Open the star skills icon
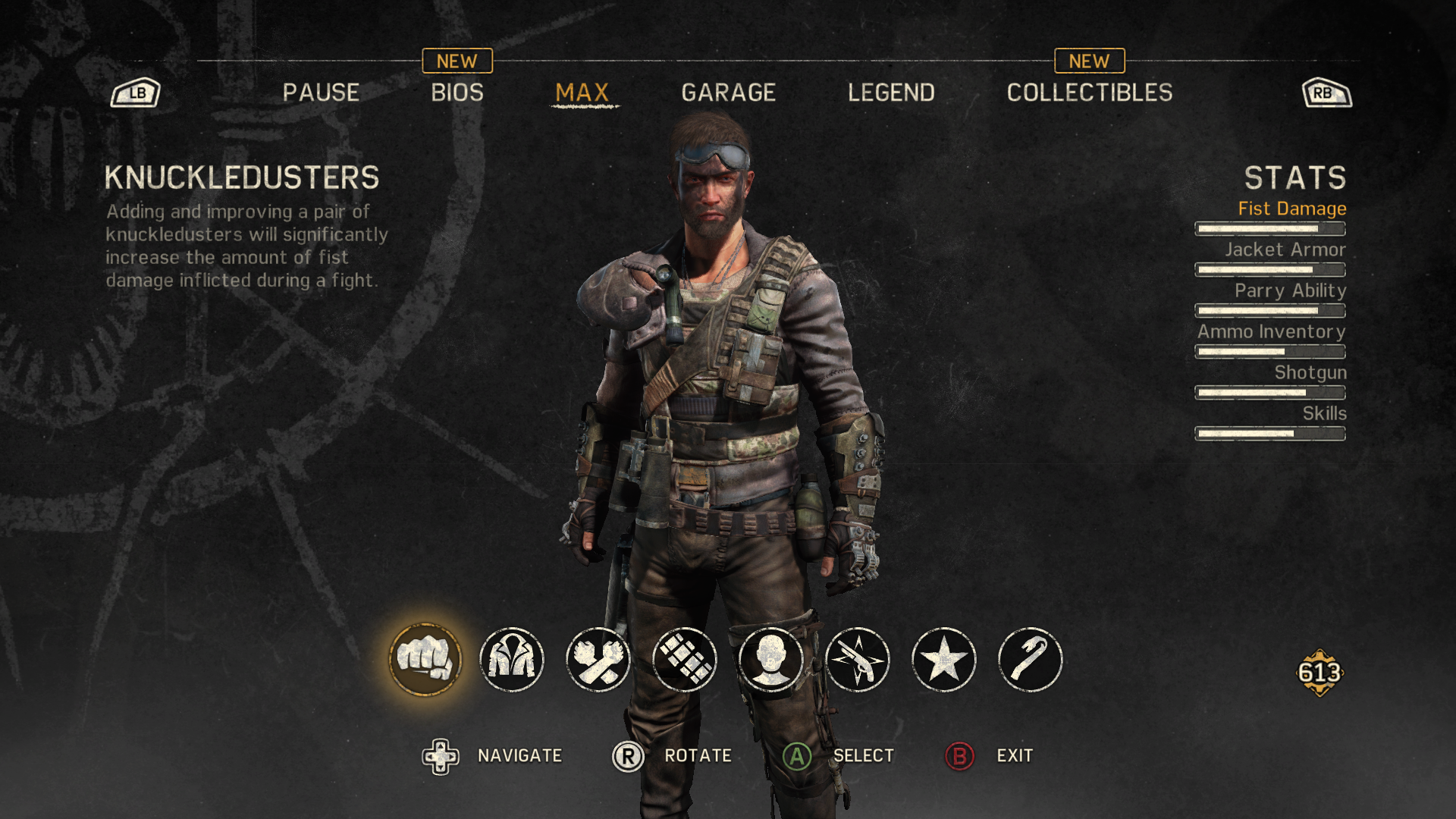This screenshot has height=819, width=1456. 944,660
